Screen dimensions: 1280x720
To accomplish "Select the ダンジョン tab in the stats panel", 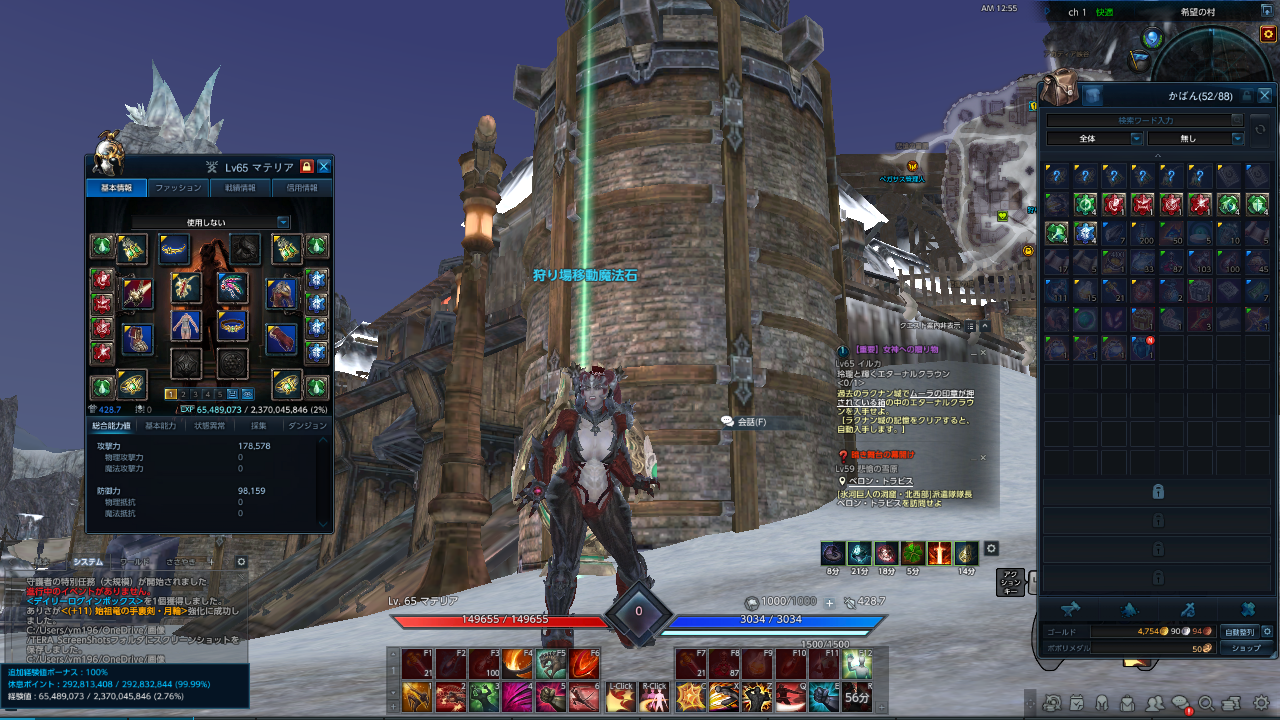I will [x=307, y=424].
